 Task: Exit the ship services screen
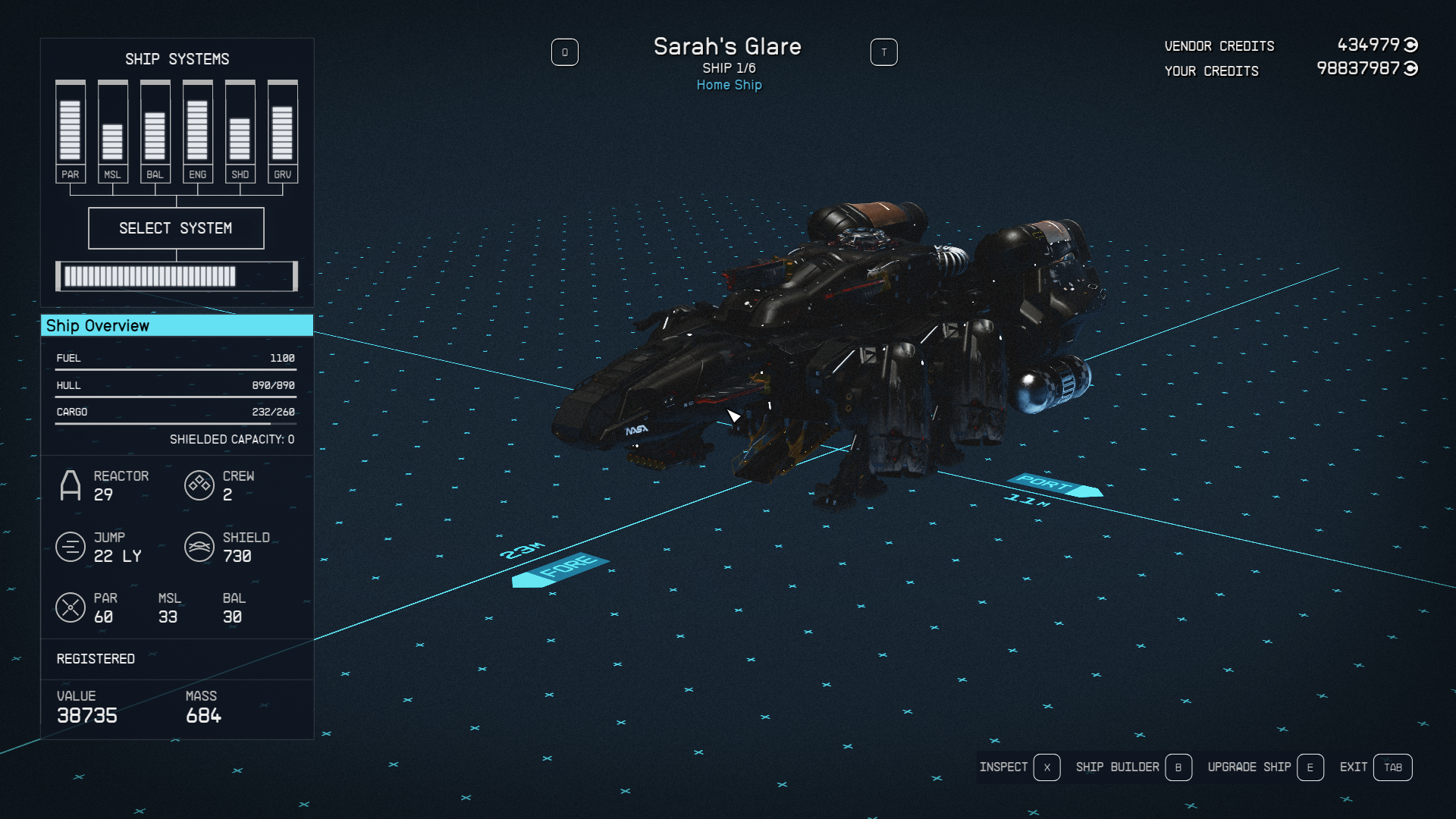click(x=1375, y=767)
